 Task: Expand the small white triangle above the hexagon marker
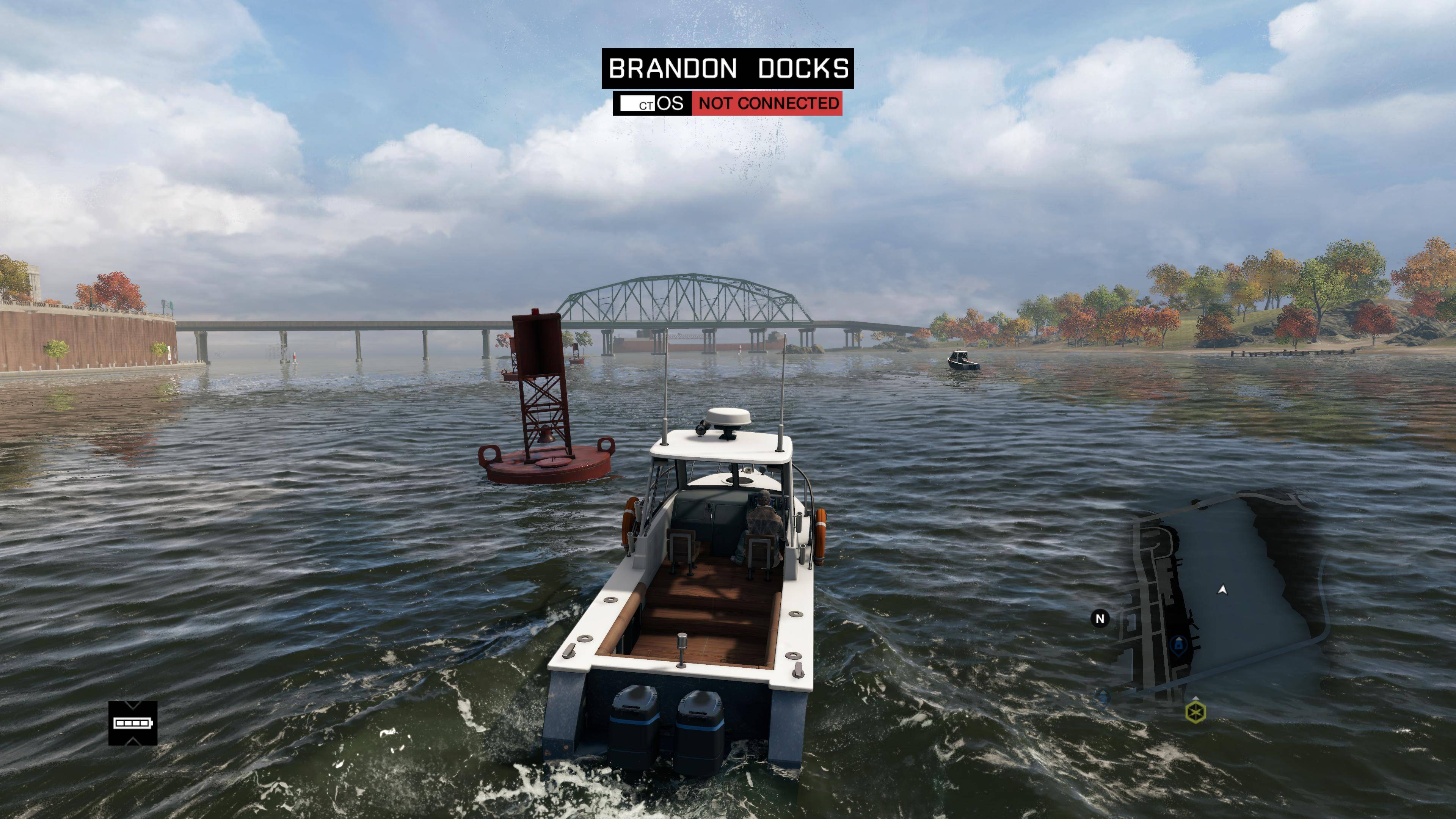1196,698
